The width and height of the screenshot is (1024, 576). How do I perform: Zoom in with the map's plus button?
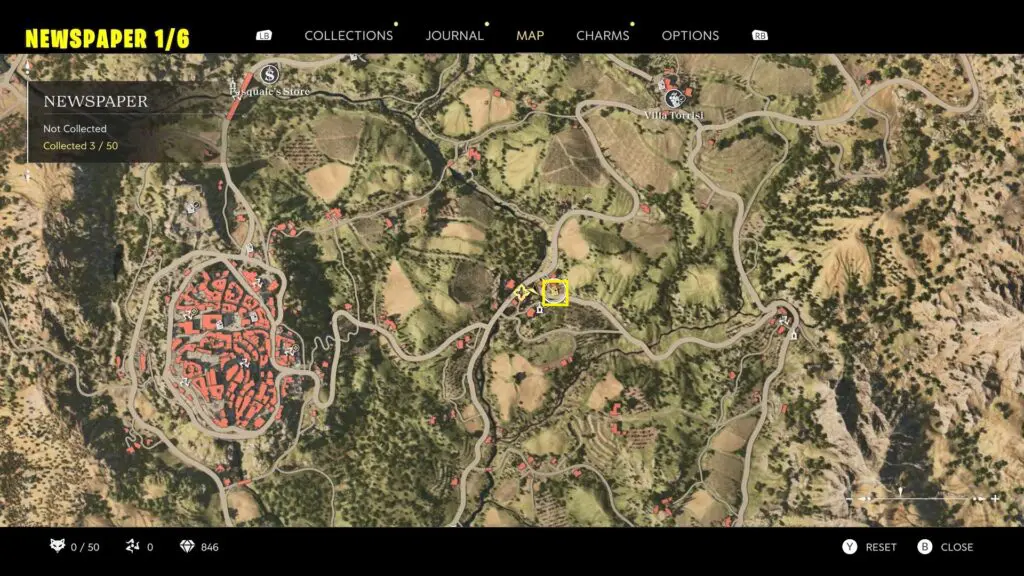click(x=995, y=498)
